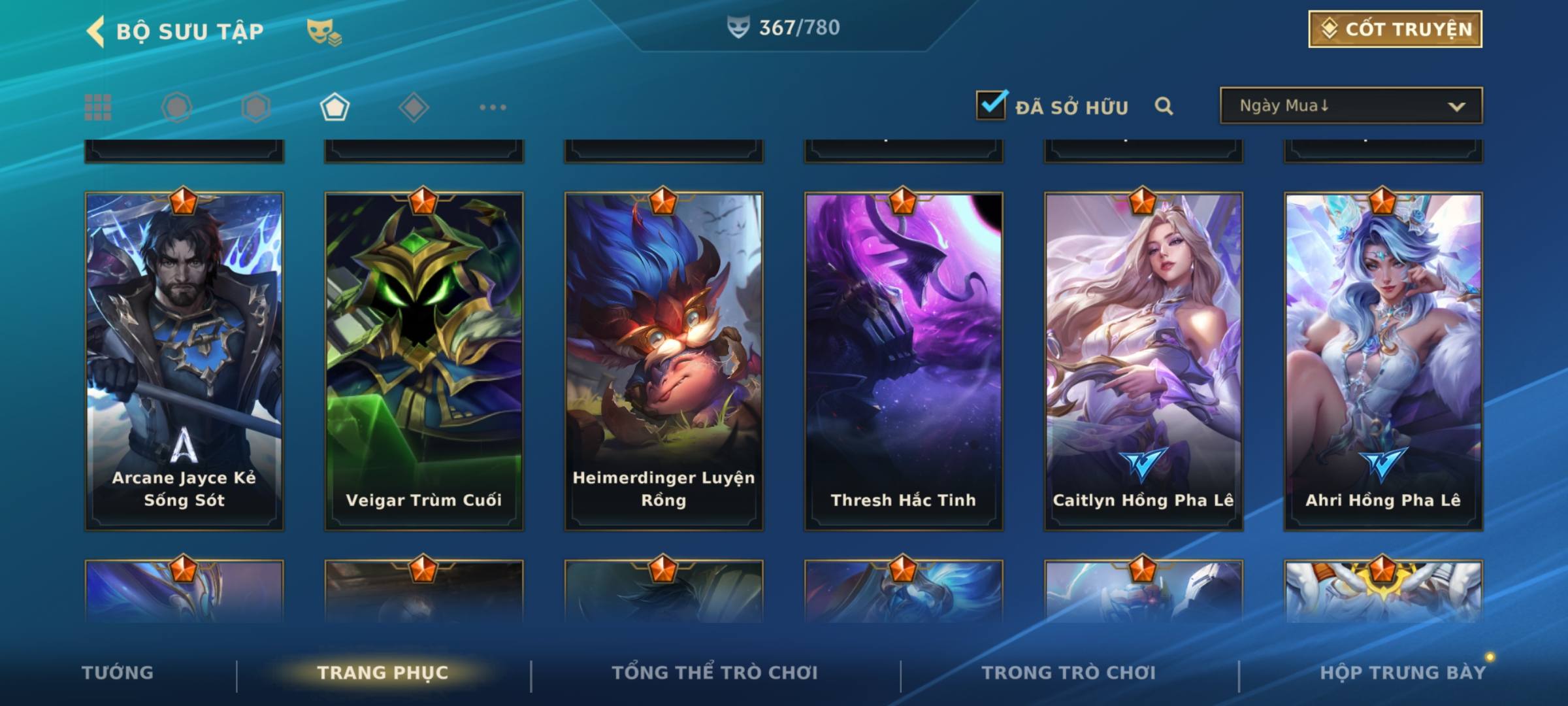
Task: Choose the diamond rarity filter
Action: (x=414, y=107)
